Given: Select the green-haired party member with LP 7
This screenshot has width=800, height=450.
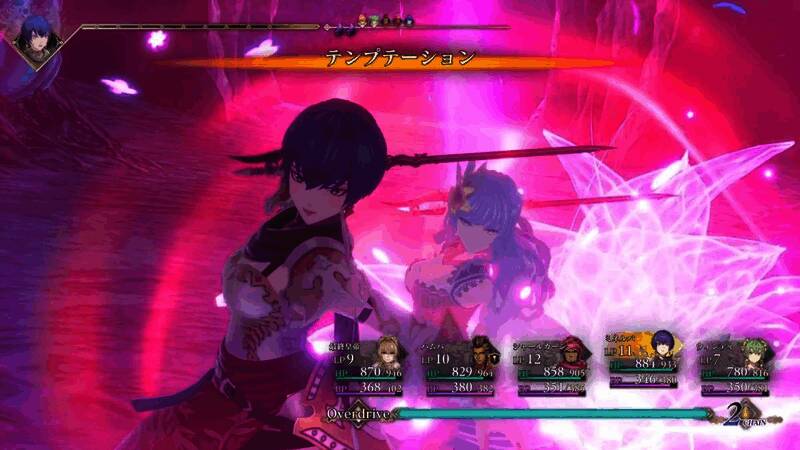Looking at the screenshot, I should (x=733, y=365).
